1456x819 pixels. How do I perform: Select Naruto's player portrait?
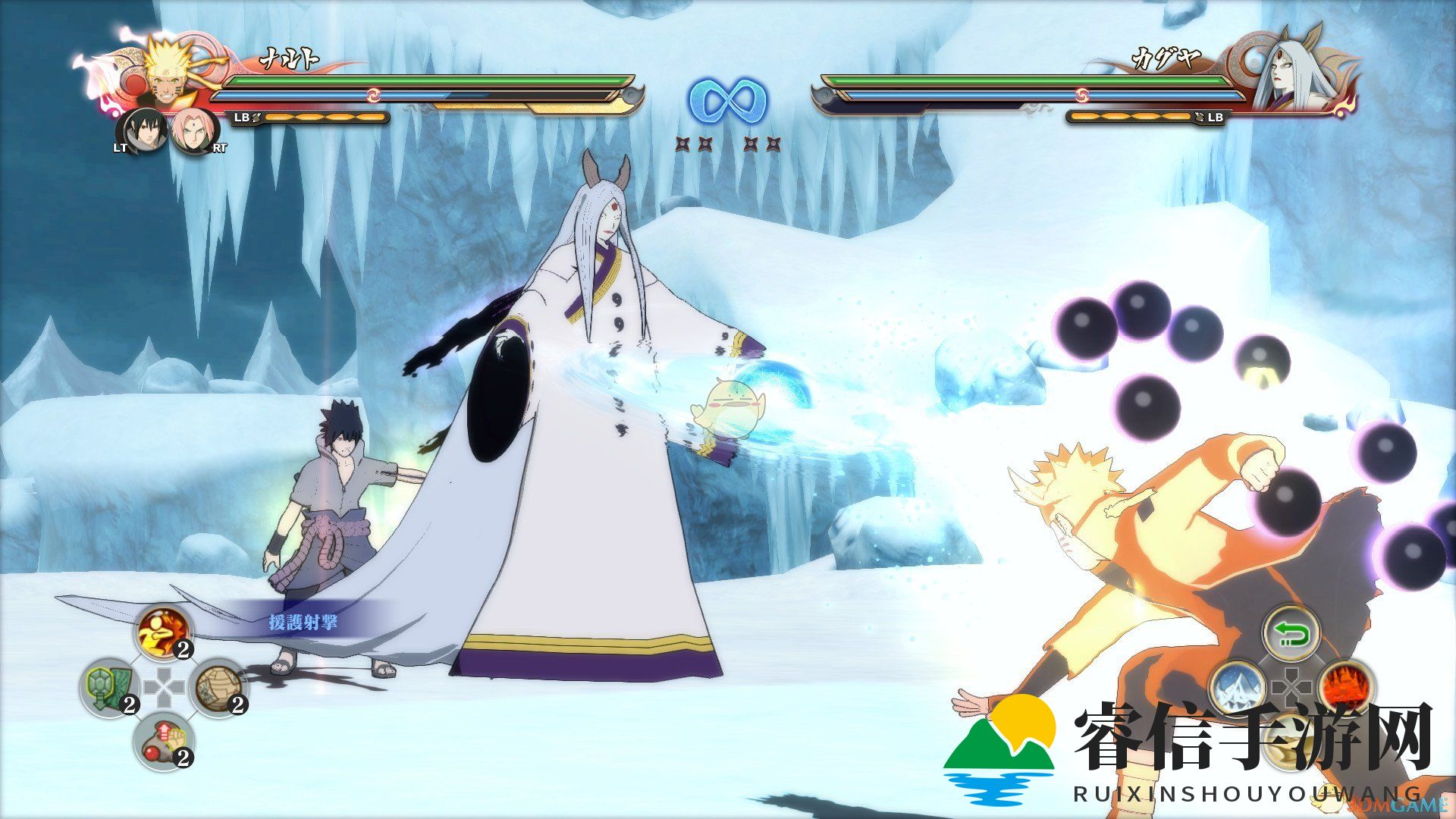[165, 72]
